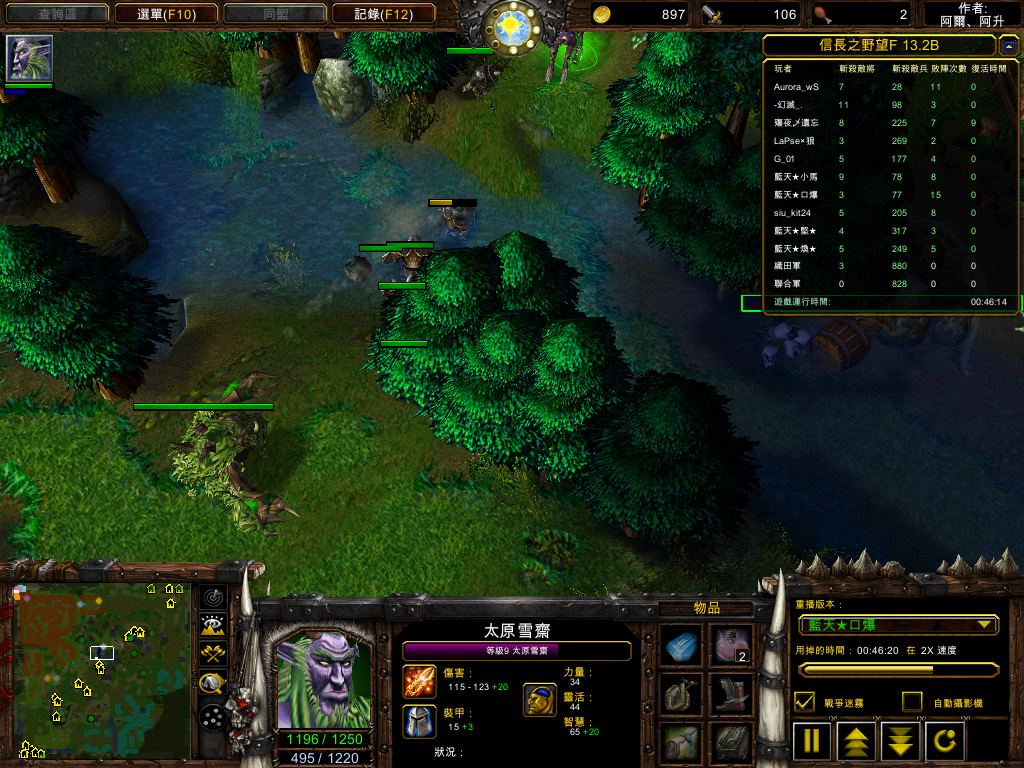Collapse the scoreboard with the arrow button
This screenshot has height=768, width=1024.
click(1009, 46)
